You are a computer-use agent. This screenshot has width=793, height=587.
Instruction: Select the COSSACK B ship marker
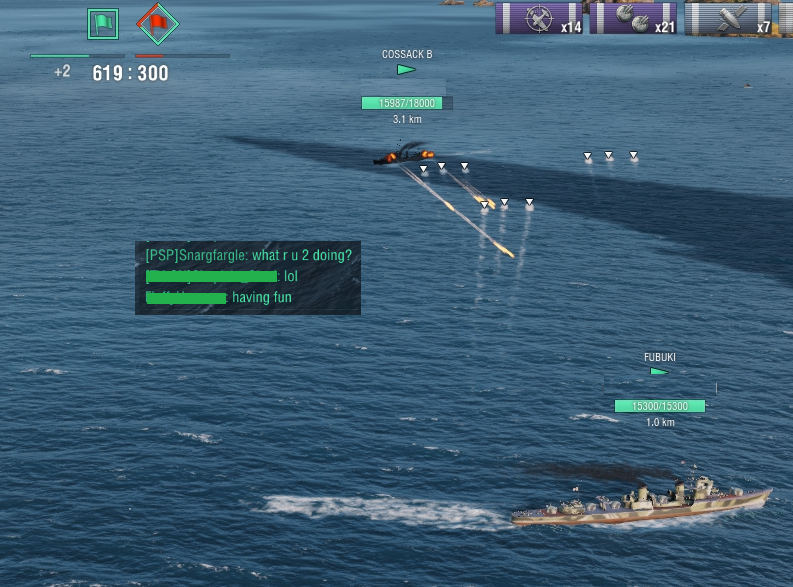click(x=406, y=69)
